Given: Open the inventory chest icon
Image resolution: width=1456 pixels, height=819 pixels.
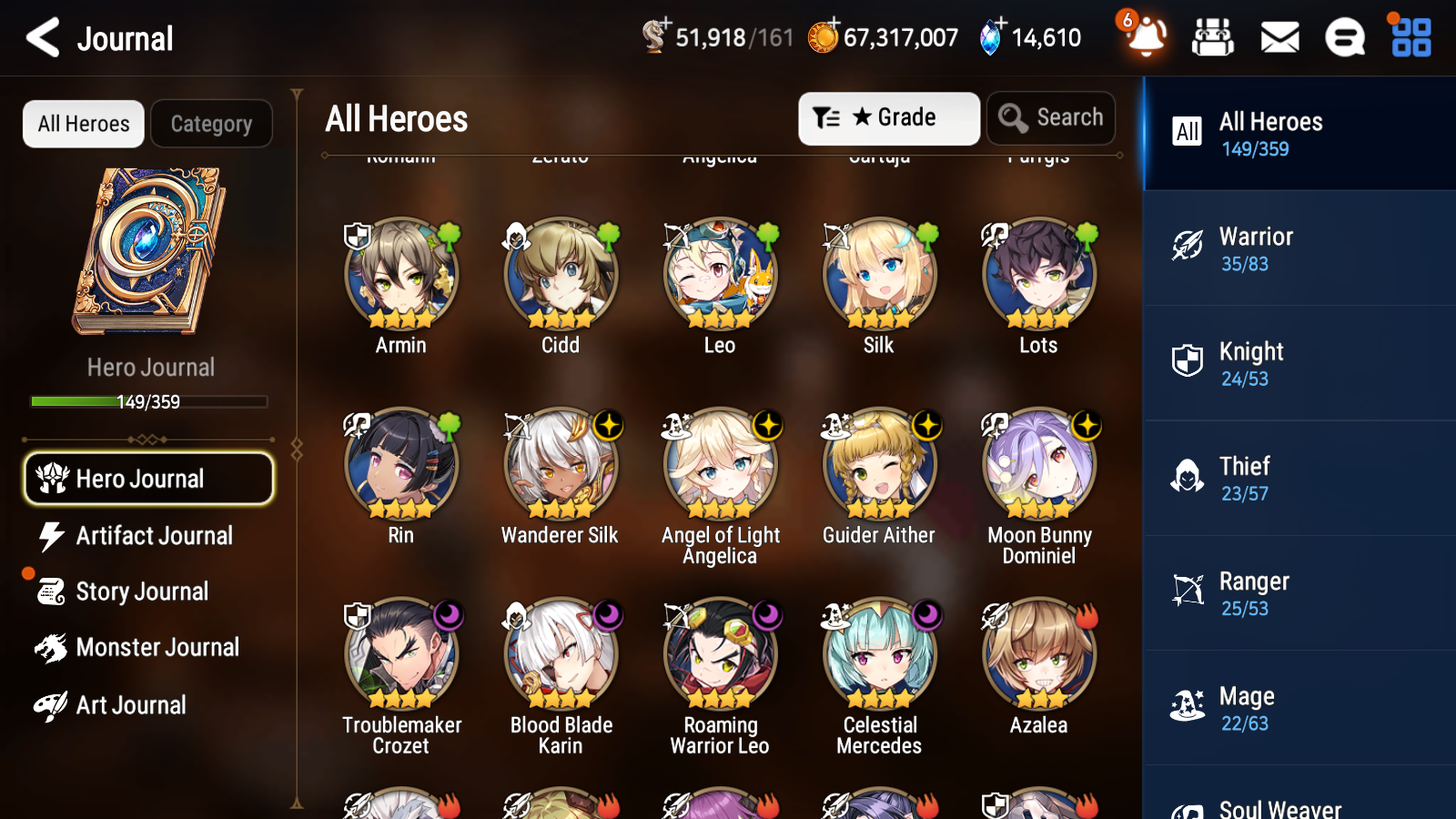Looking at the screenshot, I should [x=1213, y=37].
